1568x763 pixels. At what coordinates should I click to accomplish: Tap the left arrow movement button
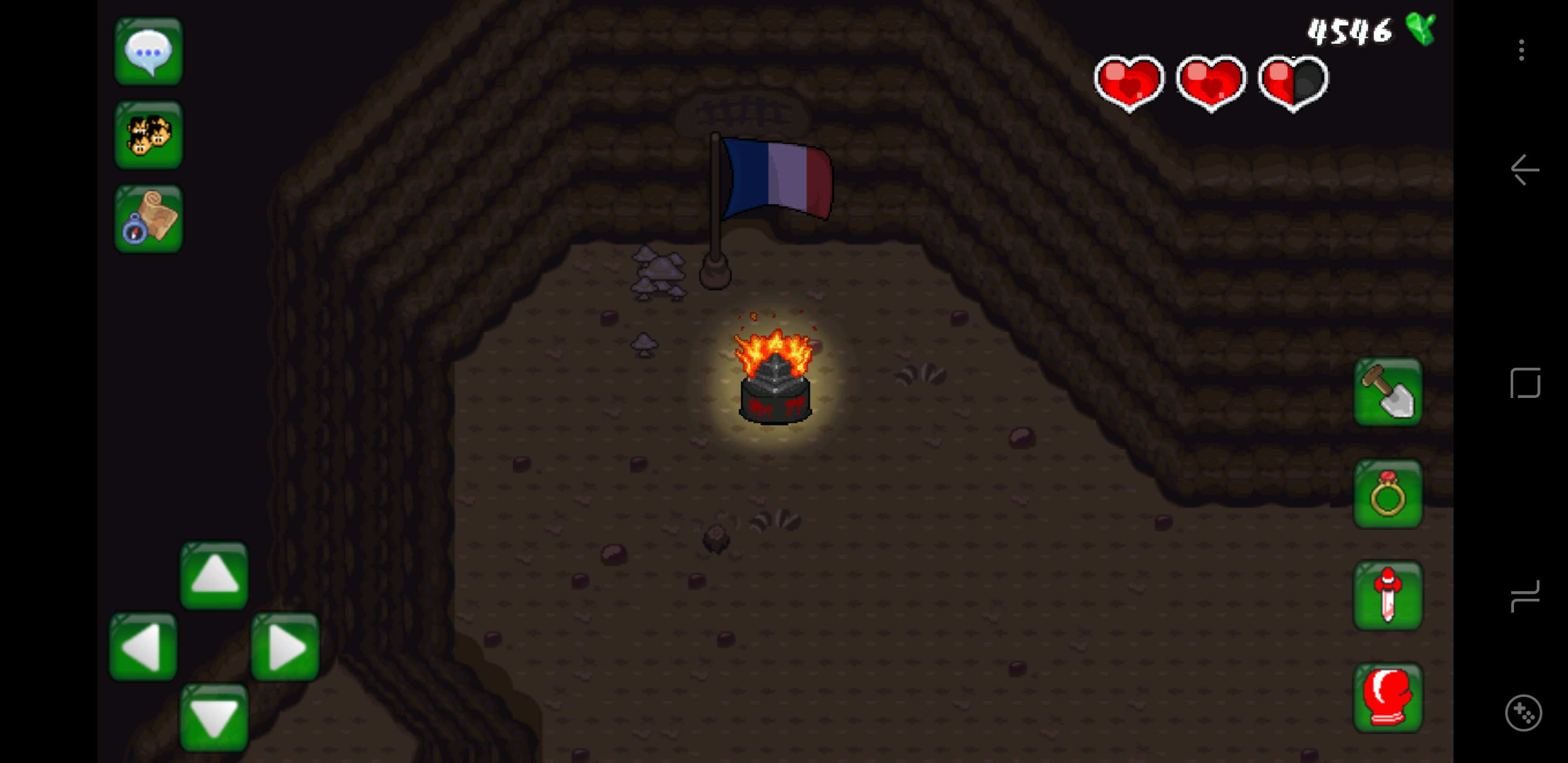coord(144,646)
